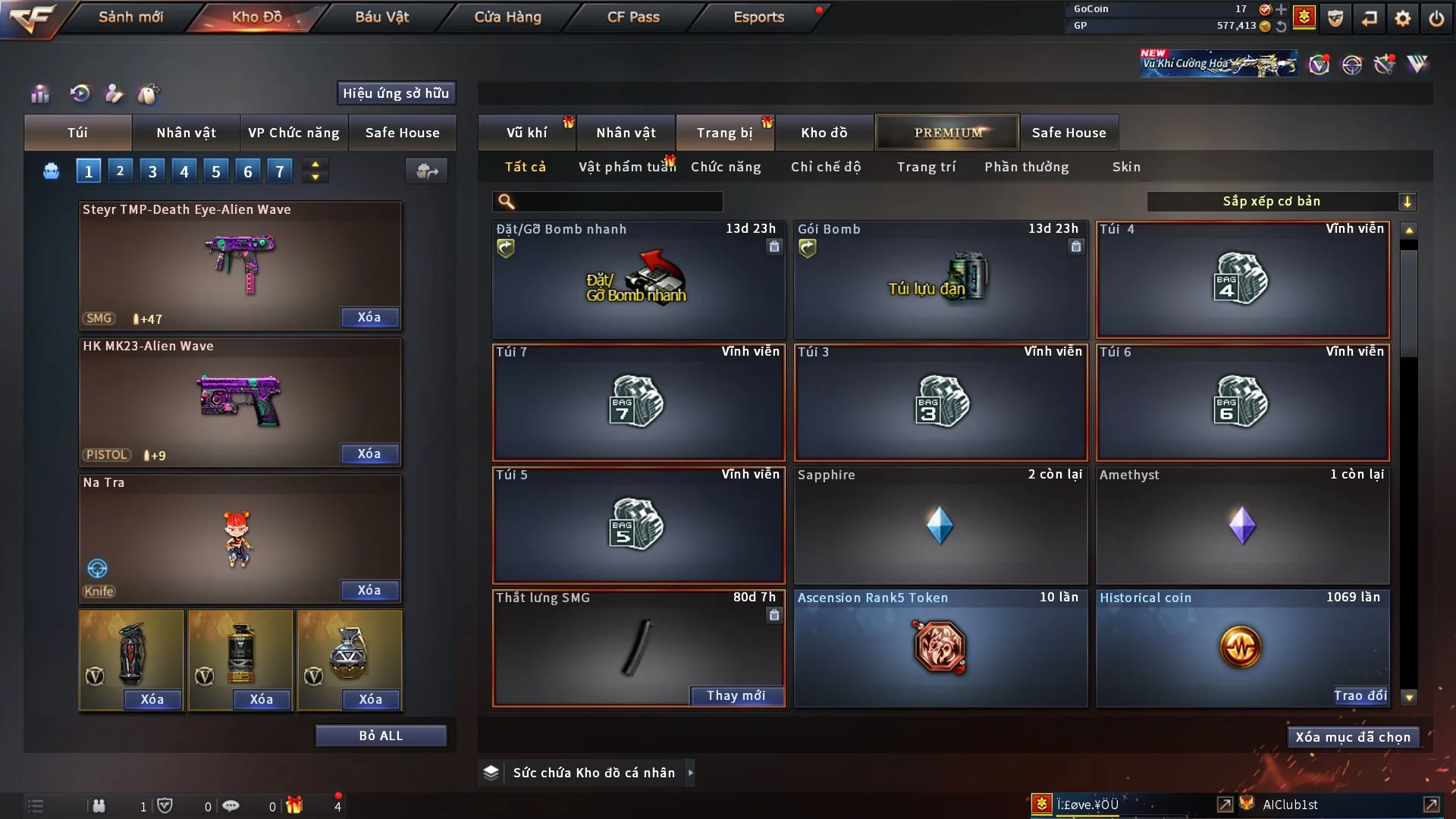Renew the Thắt lưng SMG with Thay mới
Viewport: 1456px width, 819px height.
[736, 695]
